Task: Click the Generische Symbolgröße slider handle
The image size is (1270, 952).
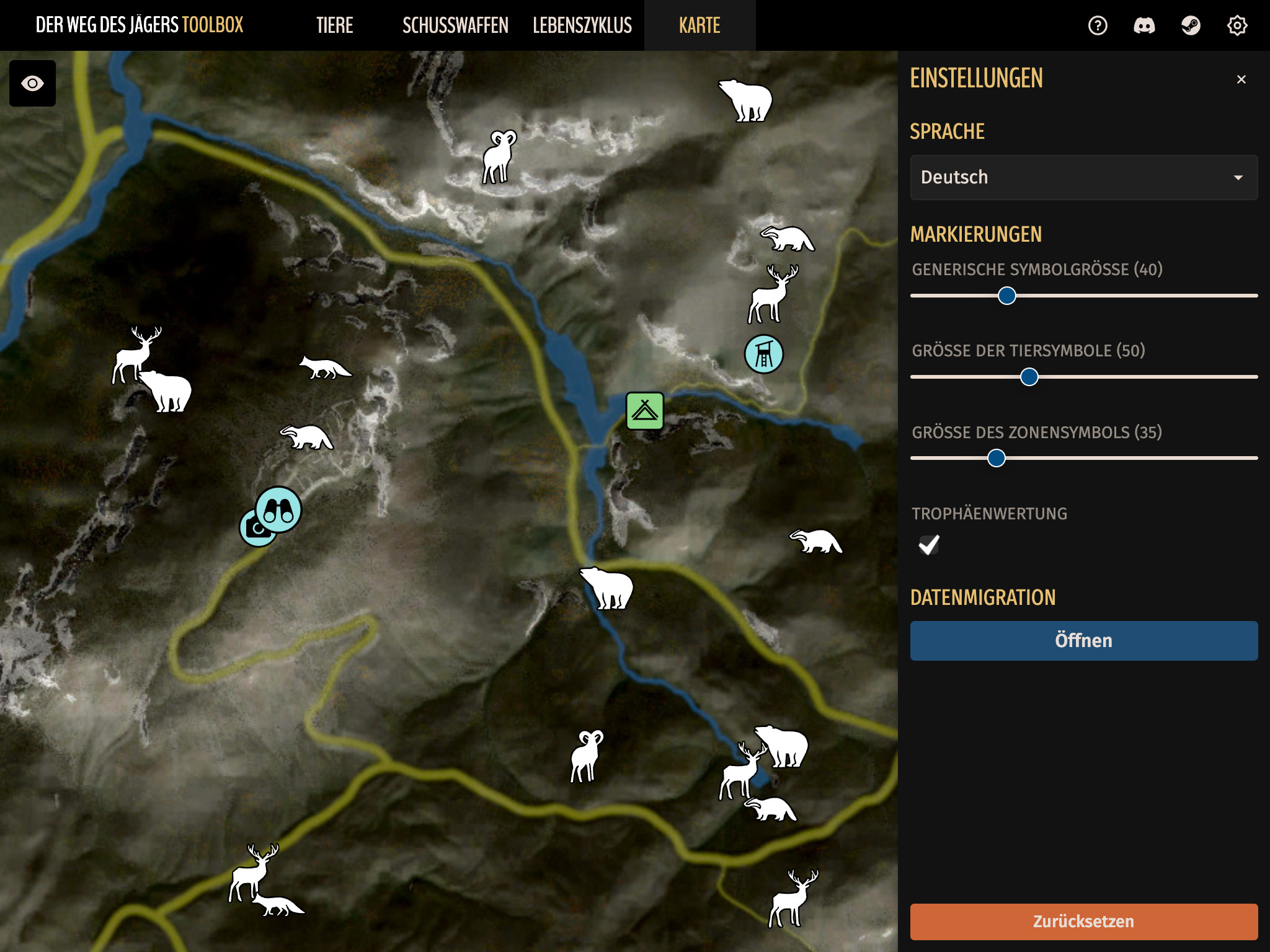Action: click(x=1007, y=296)
